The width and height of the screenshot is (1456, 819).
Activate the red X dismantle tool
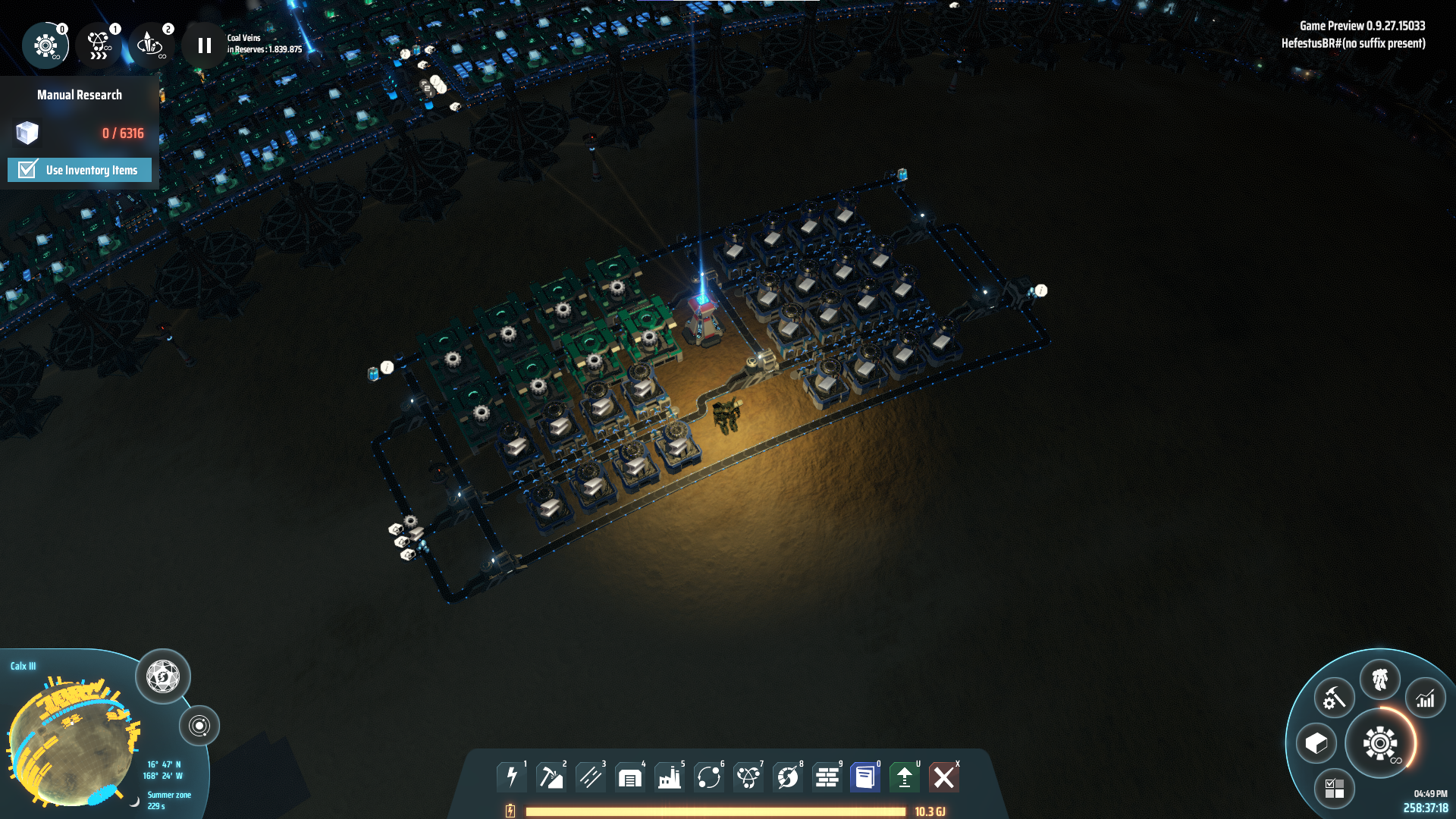pyautogui.click(x=944, y=777)
